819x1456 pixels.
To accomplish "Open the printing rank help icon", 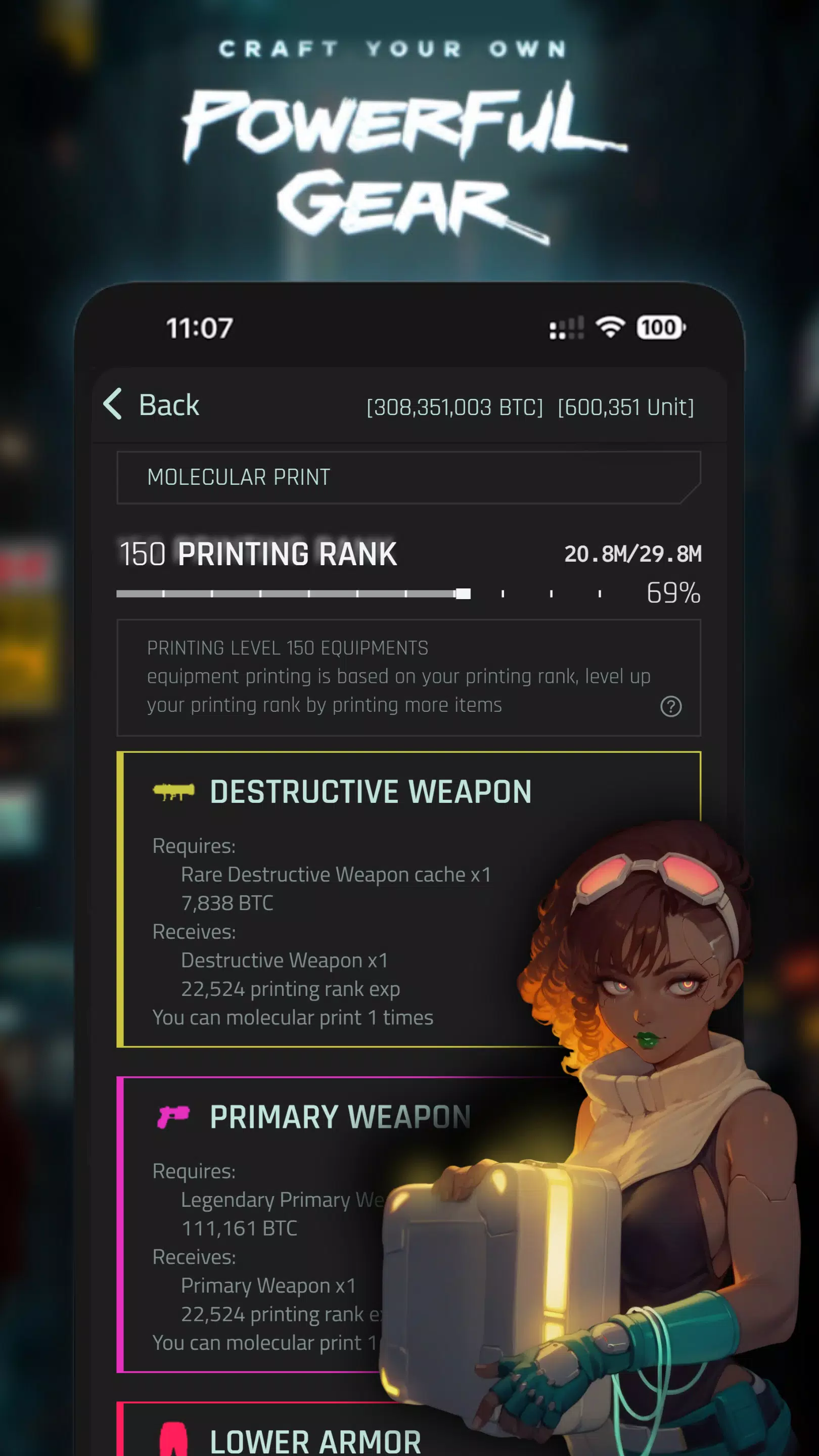I will tap(670, 706).
